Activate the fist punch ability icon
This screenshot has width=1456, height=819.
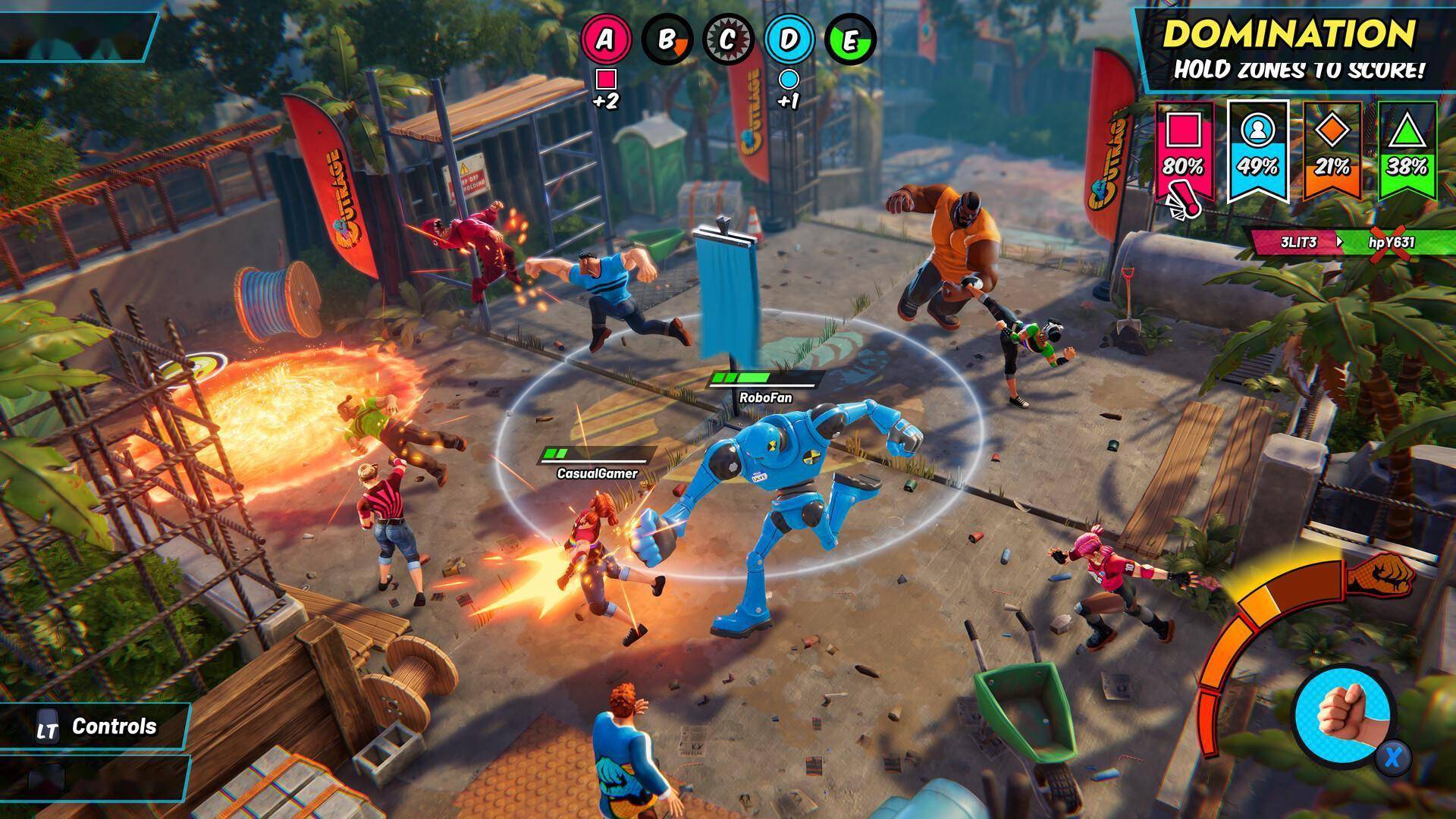[x=1342, y=717]
